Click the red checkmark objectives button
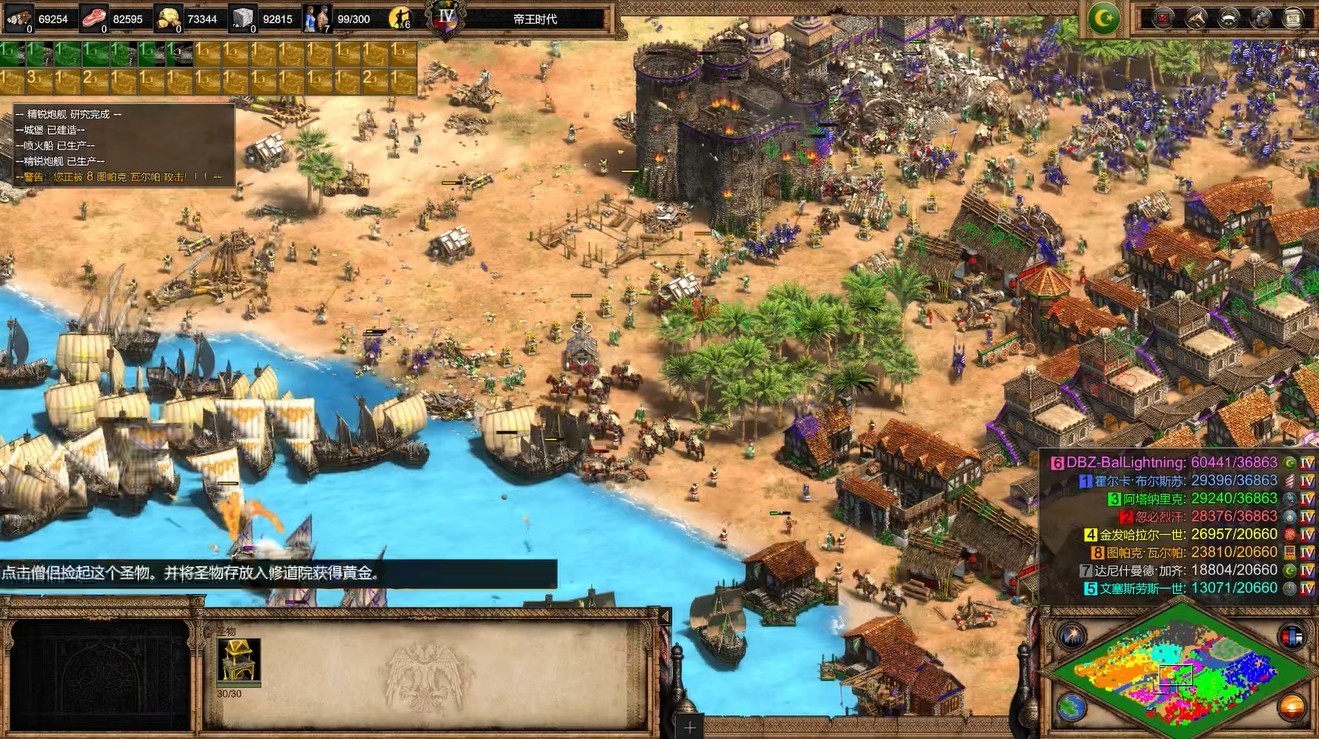Viewport: 1319px width, 739px height. click(x=1163, y=17)
